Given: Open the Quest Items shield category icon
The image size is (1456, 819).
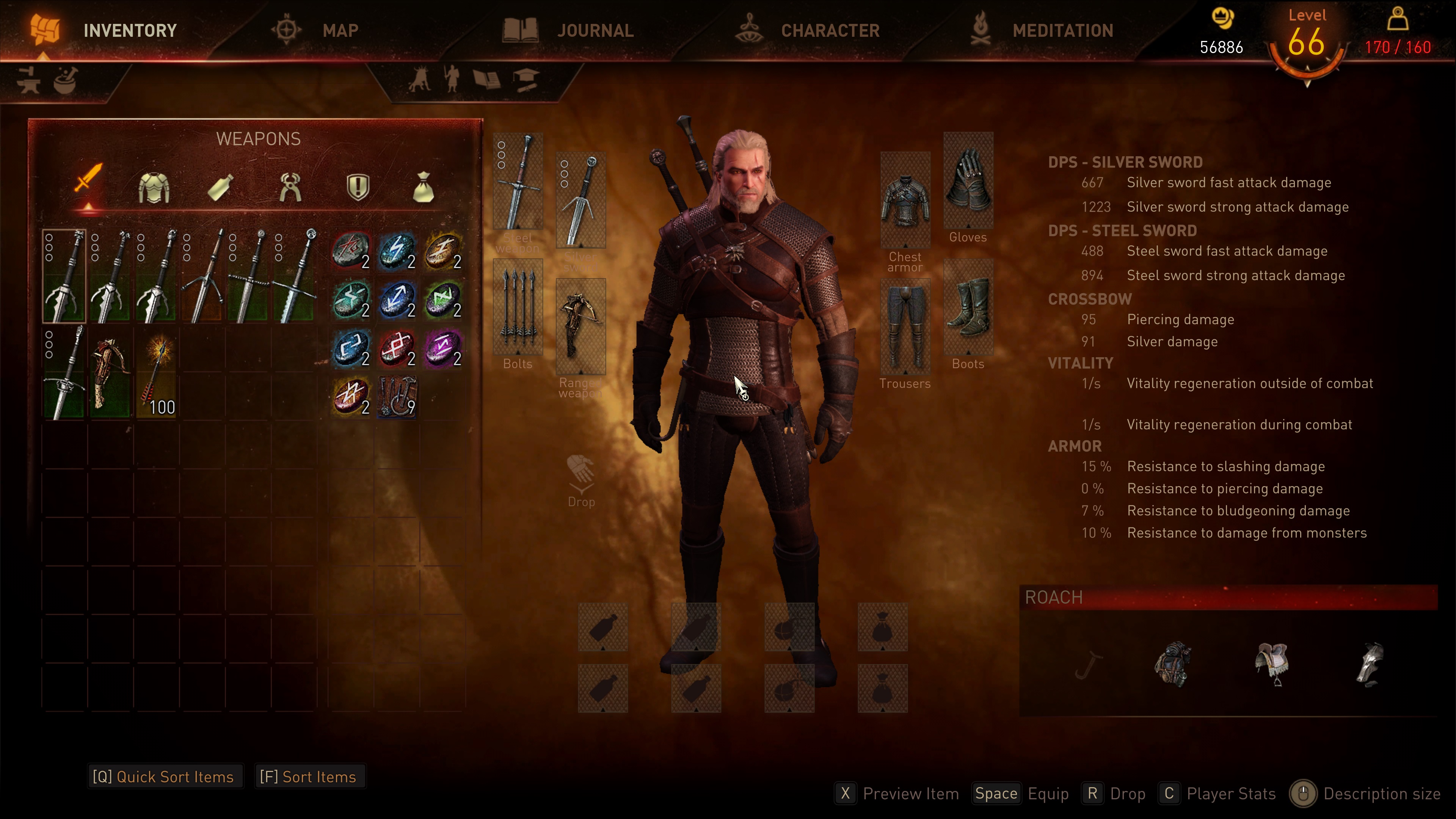Looking at the screenshot, I should (358, 185).
